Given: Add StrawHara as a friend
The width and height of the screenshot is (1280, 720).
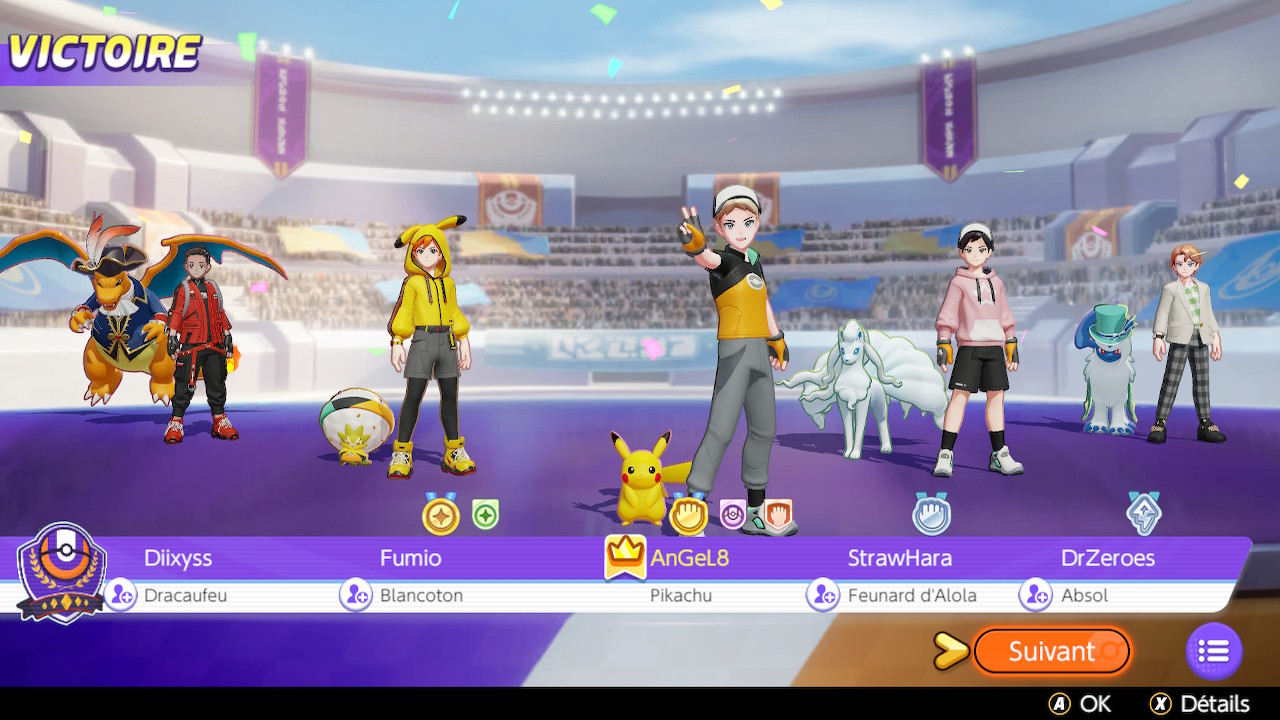Looking at the screenshot, I should click(x=823, y=595).
